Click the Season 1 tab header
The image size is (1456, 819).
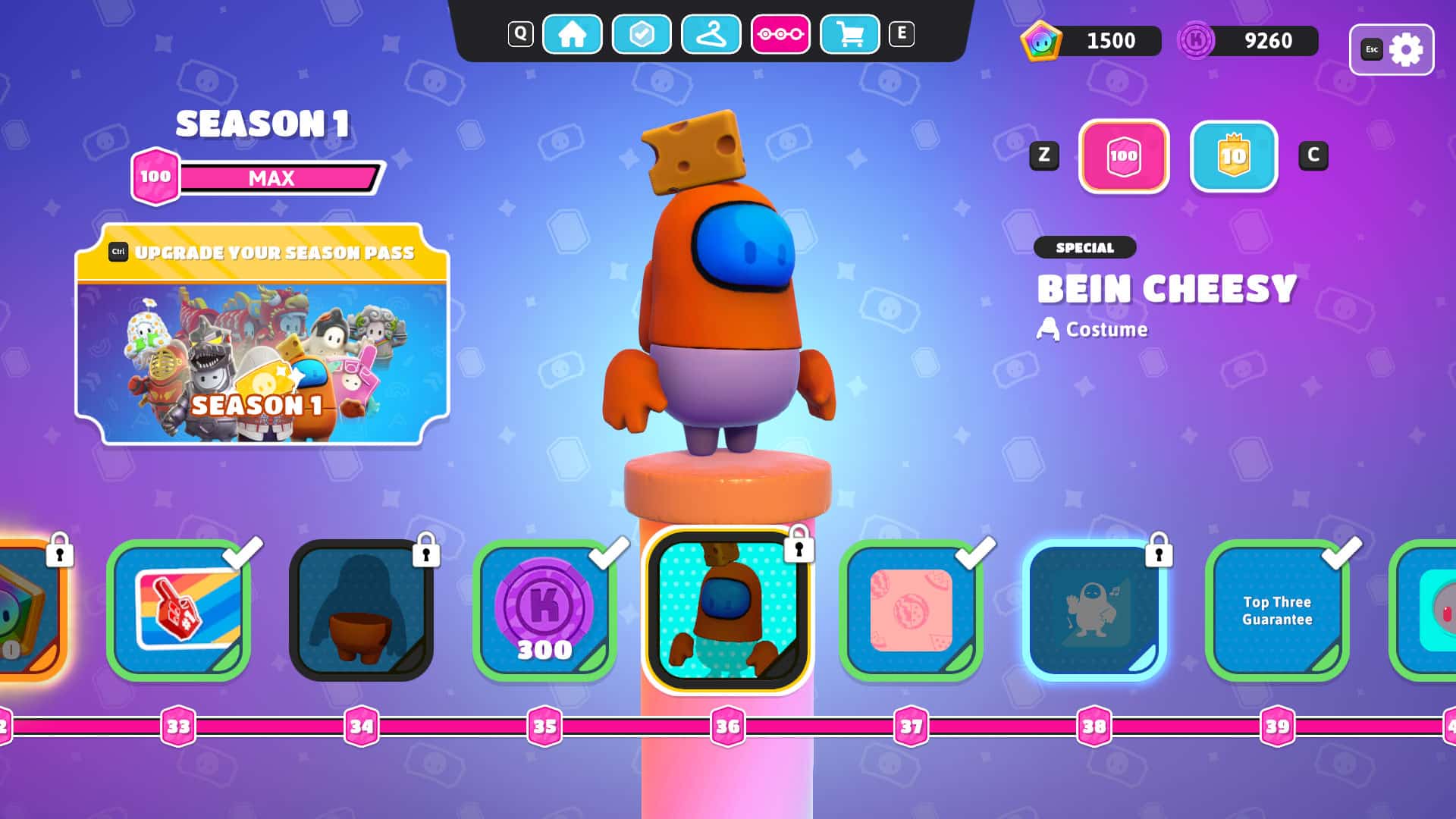click(263, 124)
